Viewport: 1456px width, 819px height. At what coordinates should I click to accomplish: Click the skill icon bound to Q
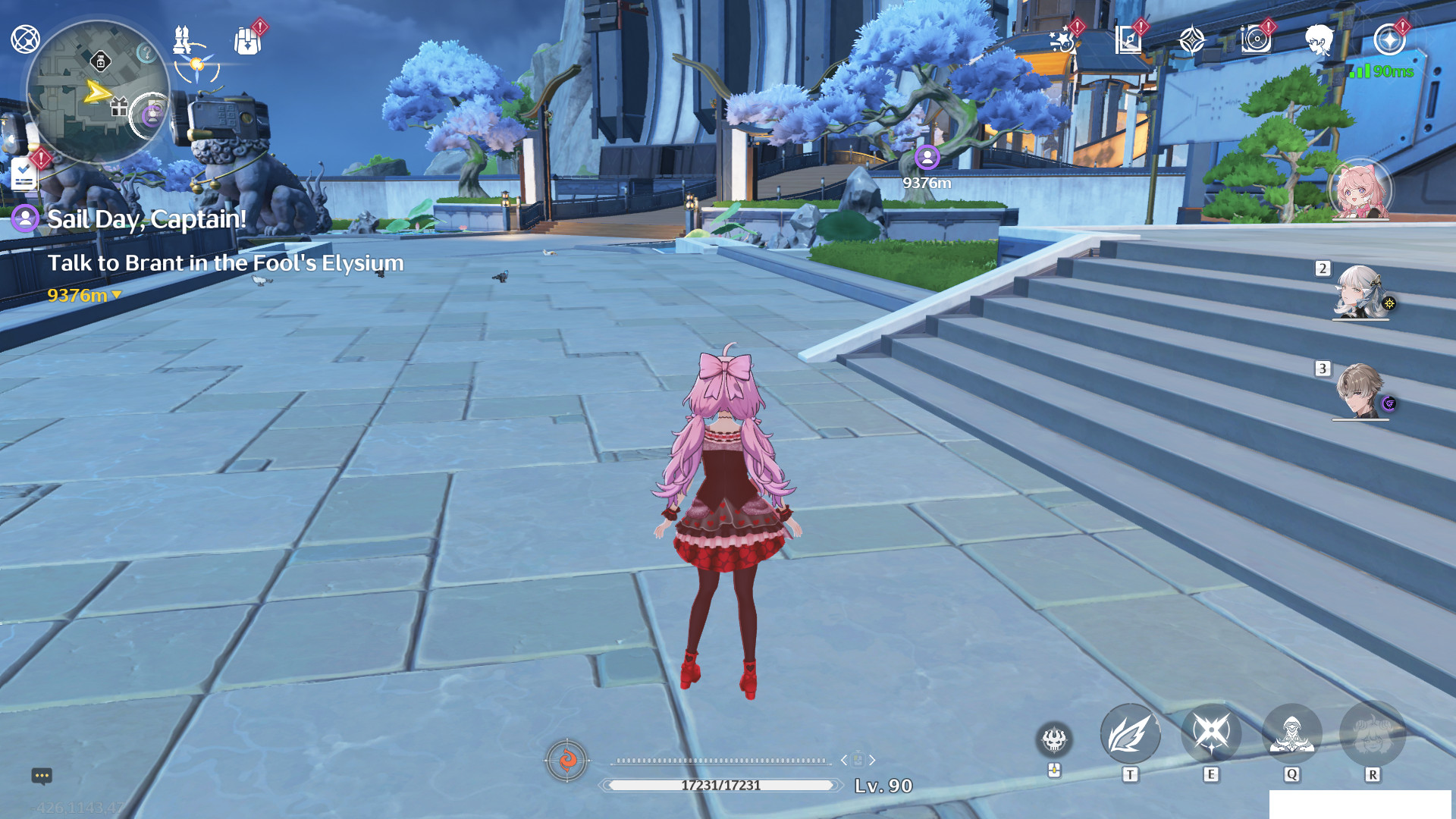point(1292,733)
